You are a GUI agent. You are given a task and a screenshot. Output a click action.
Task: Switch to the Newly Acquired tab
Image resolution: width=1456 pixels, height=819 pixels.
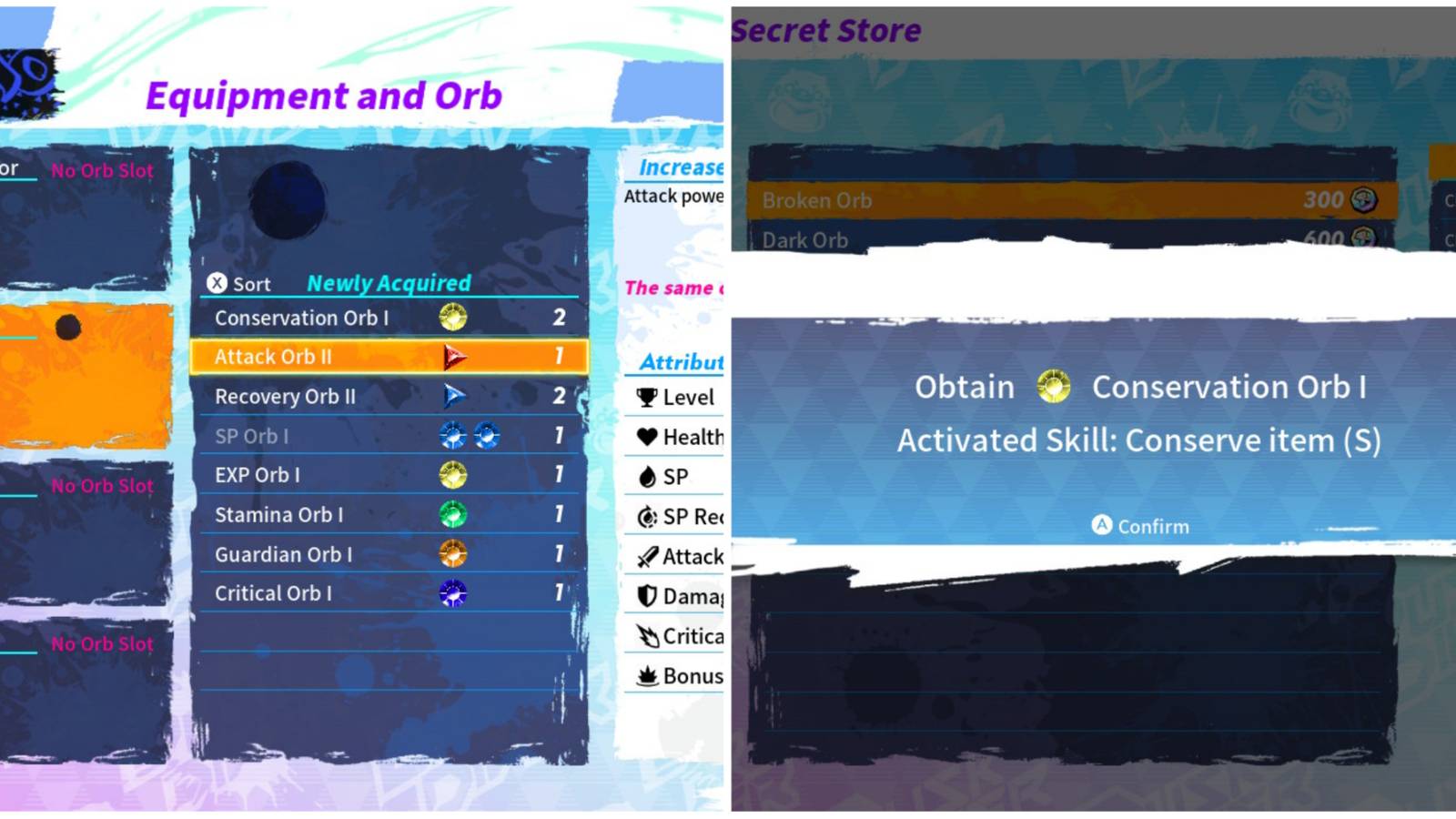pyautogui.click(x=389, y=283)
